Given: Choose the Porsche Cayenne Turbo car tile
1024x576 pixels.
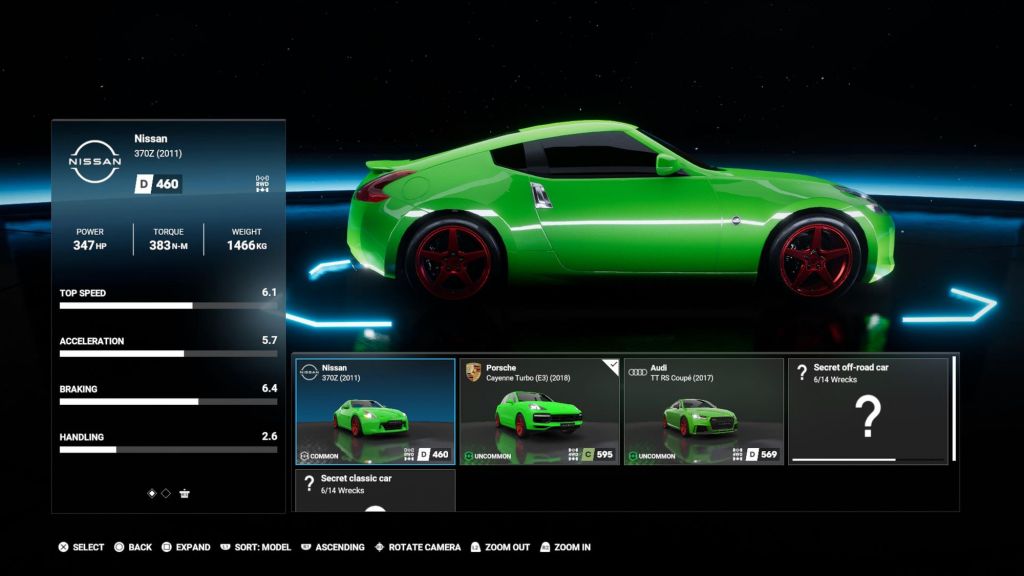Looking at the screenshot, I should [539, 412].
